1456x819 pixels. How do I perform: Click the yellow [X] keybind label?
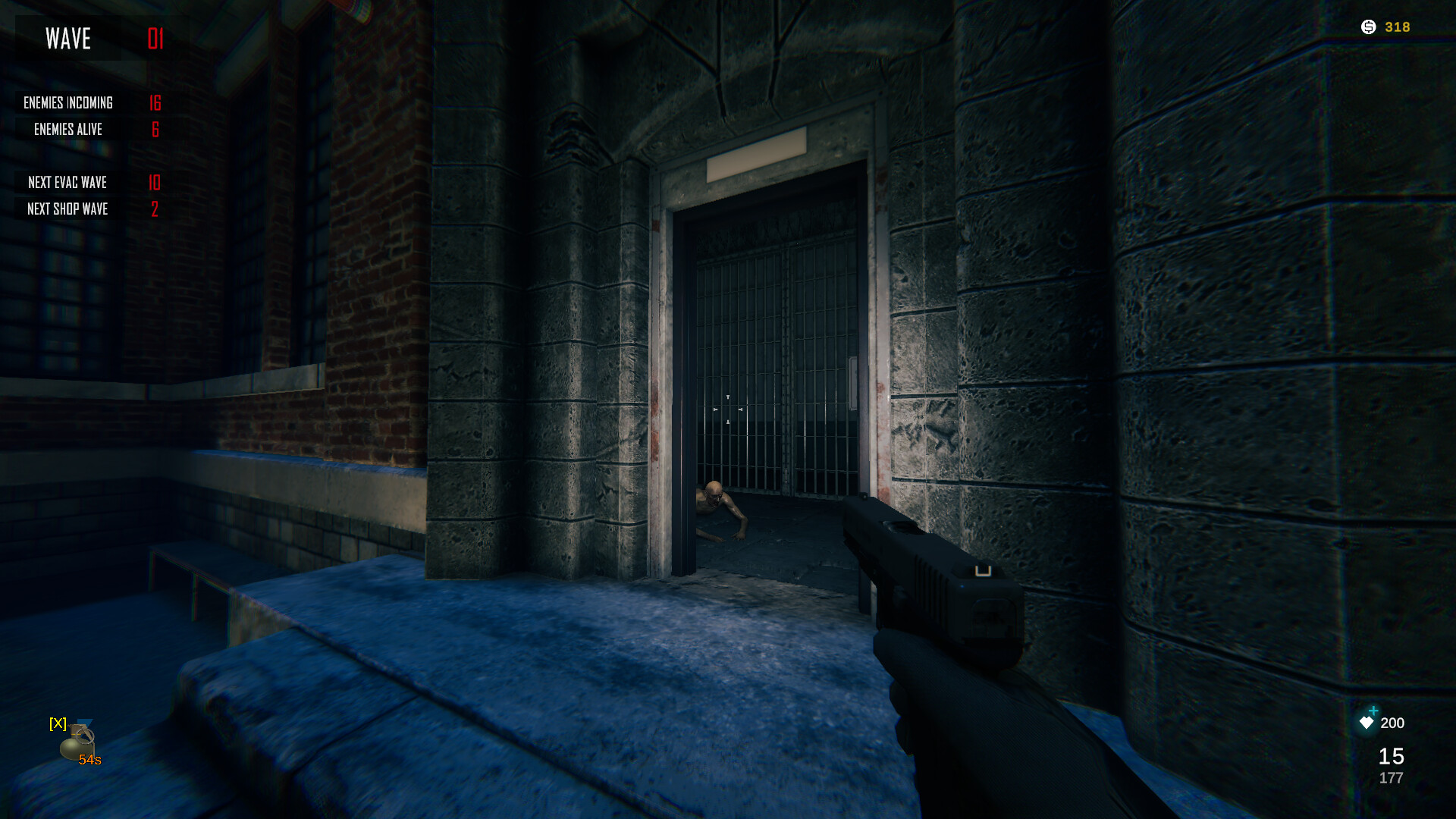coord(57,723)
